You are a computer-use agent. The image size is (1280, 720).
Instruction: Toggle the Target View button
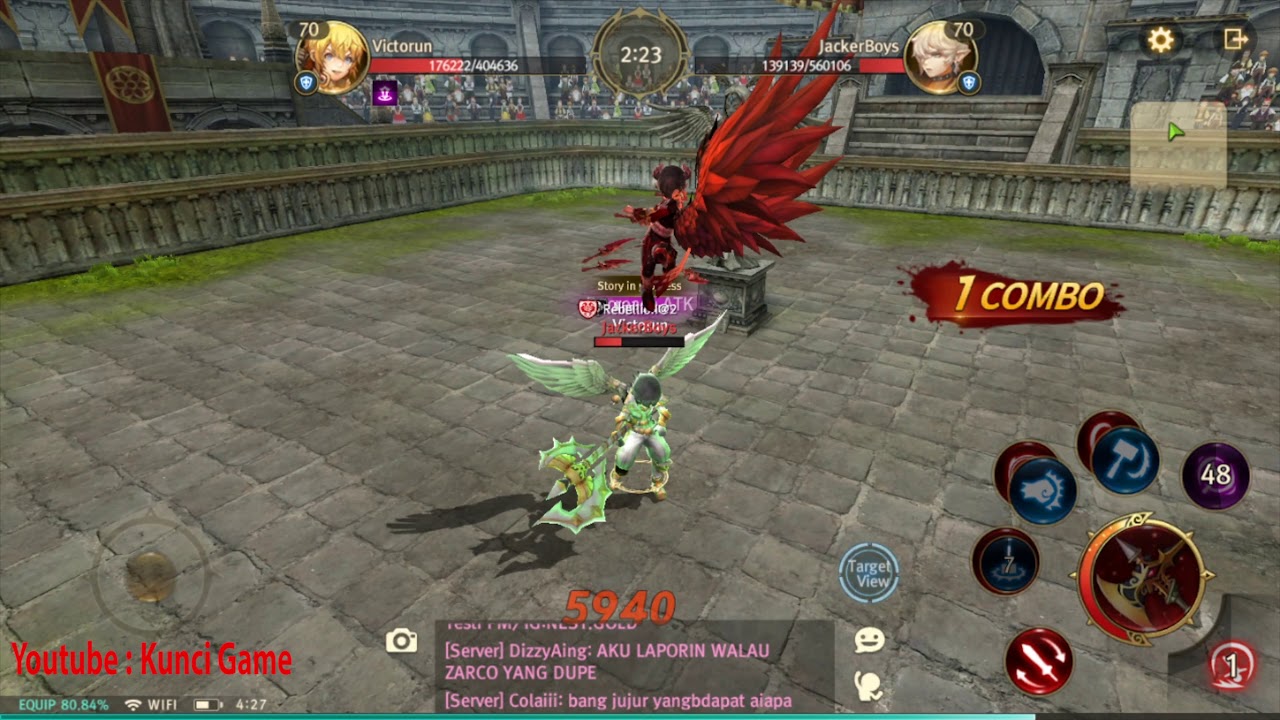[869, 574]
